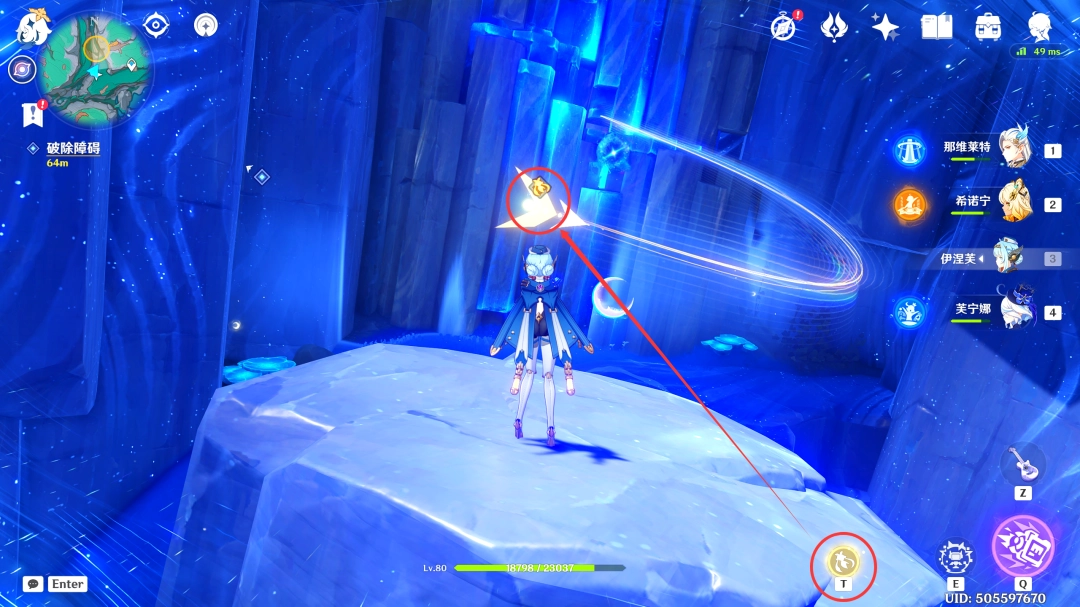This screenshot has width=1080, height=607.
Task: Switch to party member 芙宁娜
Action: coord(1014,311)
